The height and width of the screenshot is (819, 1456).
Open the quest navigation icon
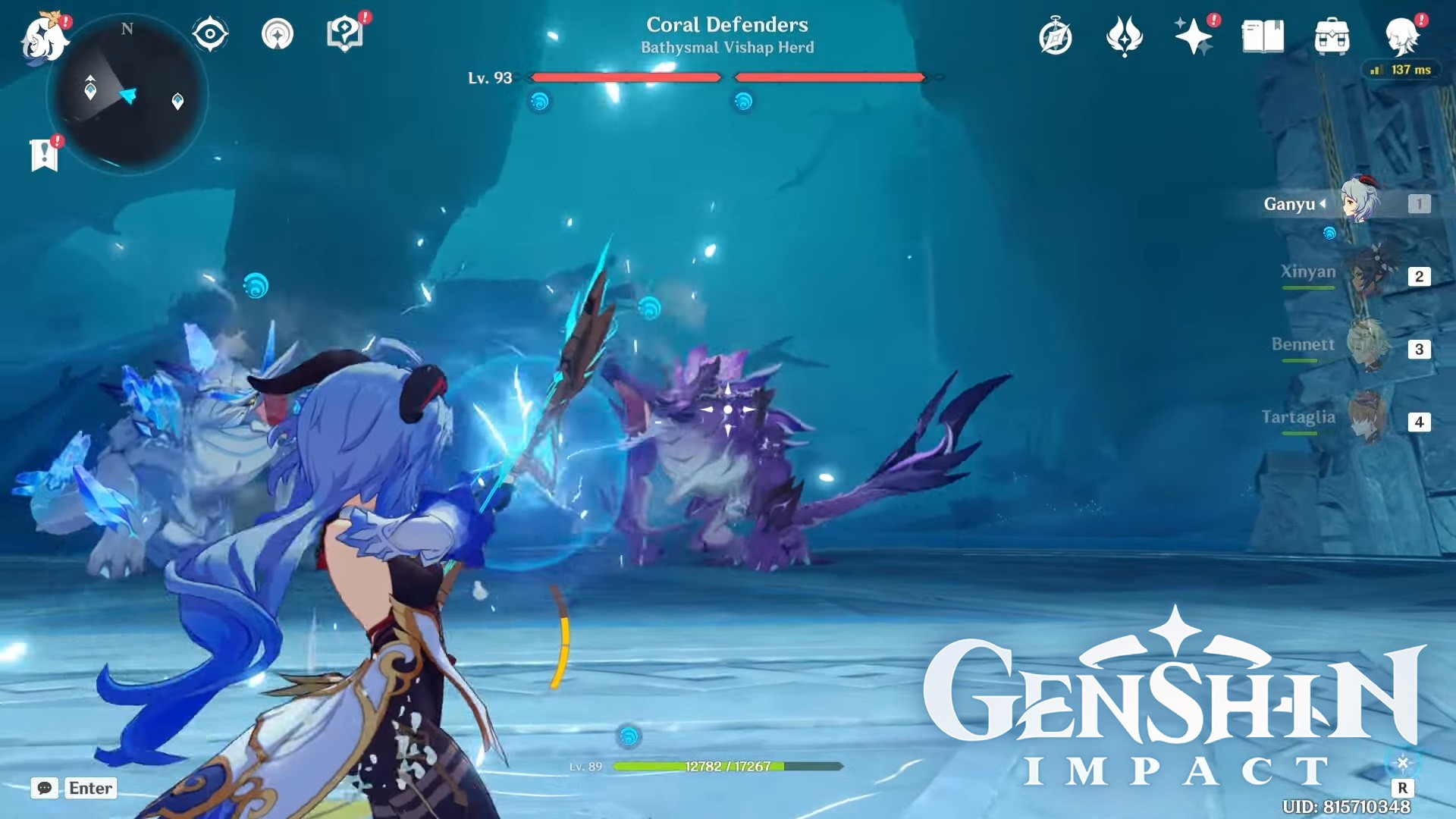(x=278, y=34)
